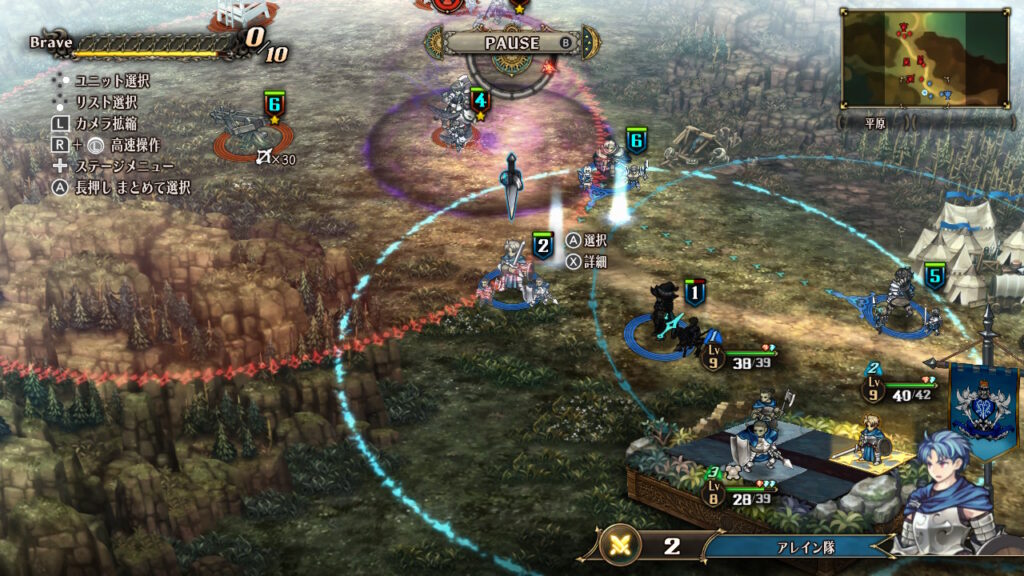Open the battlefield minimap
The image size is (1024, 576).
click(x=925, y=59)
